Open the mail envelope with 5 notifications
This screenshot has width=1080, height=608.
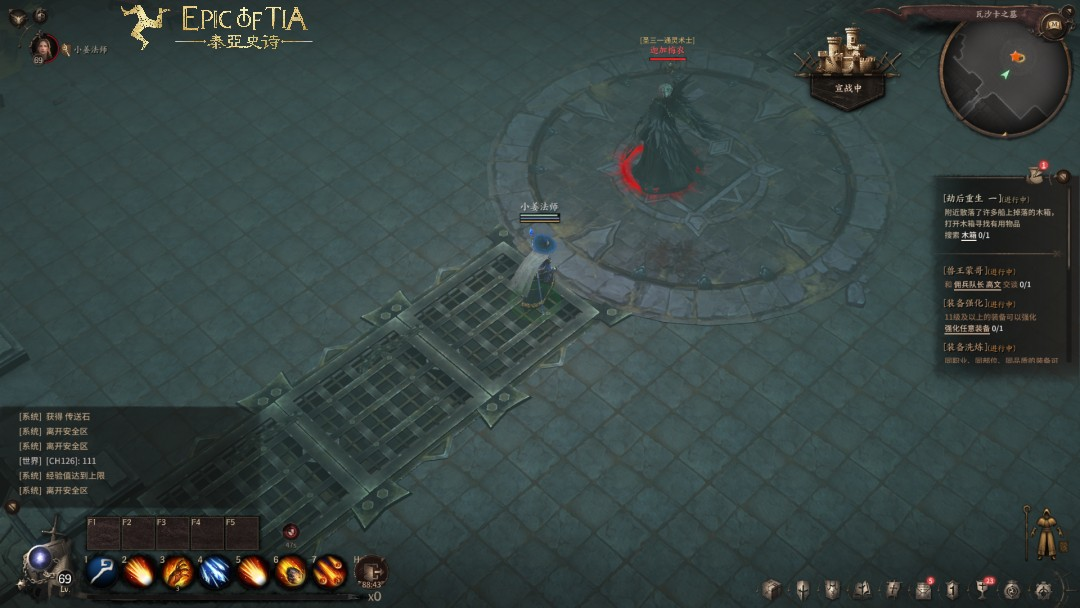pos(923,589)
